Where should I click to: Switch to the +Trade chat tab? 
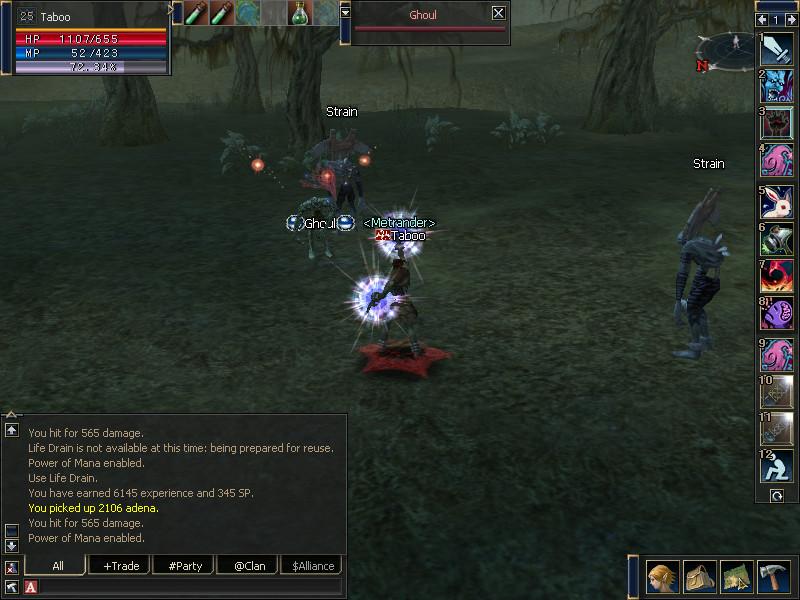pyautogui.click(x=120, y=566)
